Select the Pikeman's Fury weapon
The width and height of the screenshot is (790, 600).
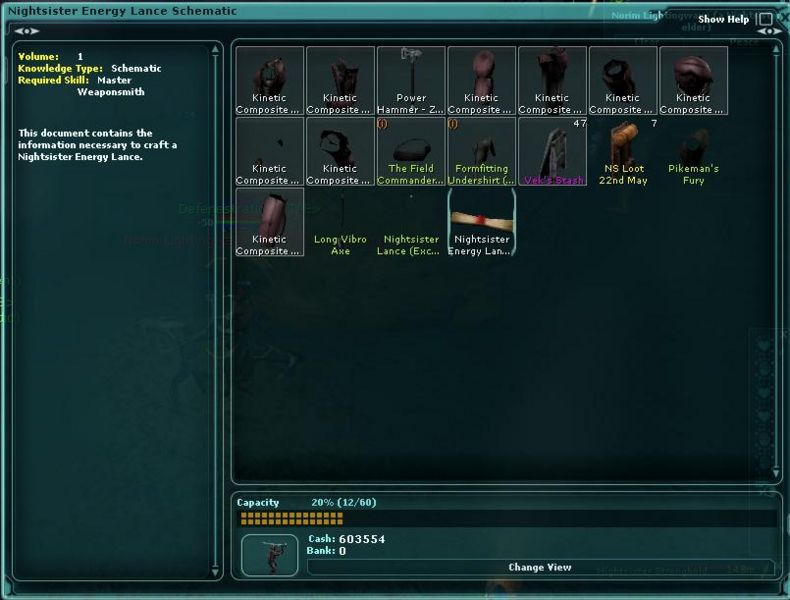click(693, 151)
